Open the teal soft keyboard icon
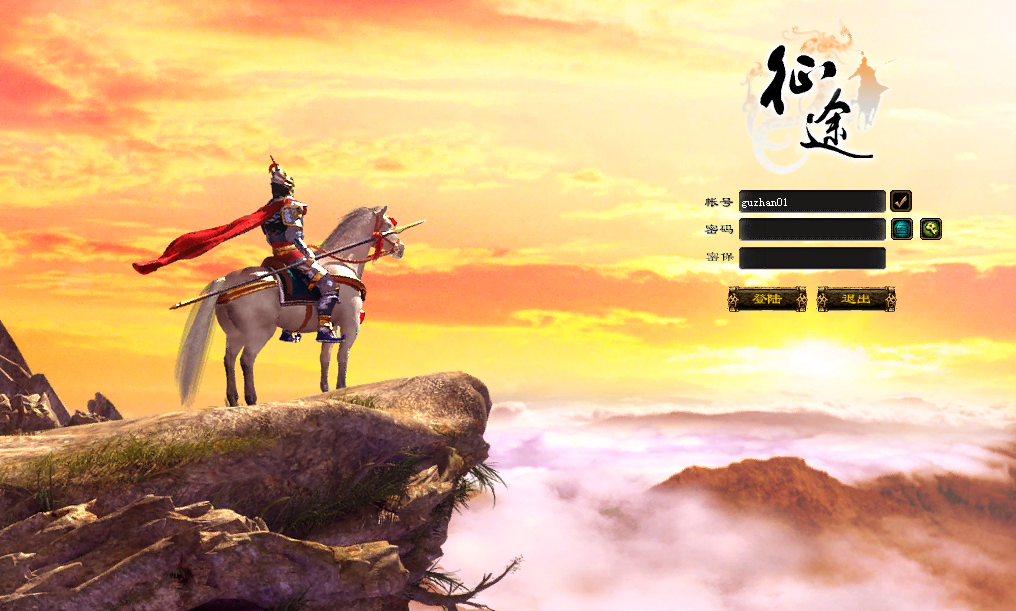 click(901, 230)
